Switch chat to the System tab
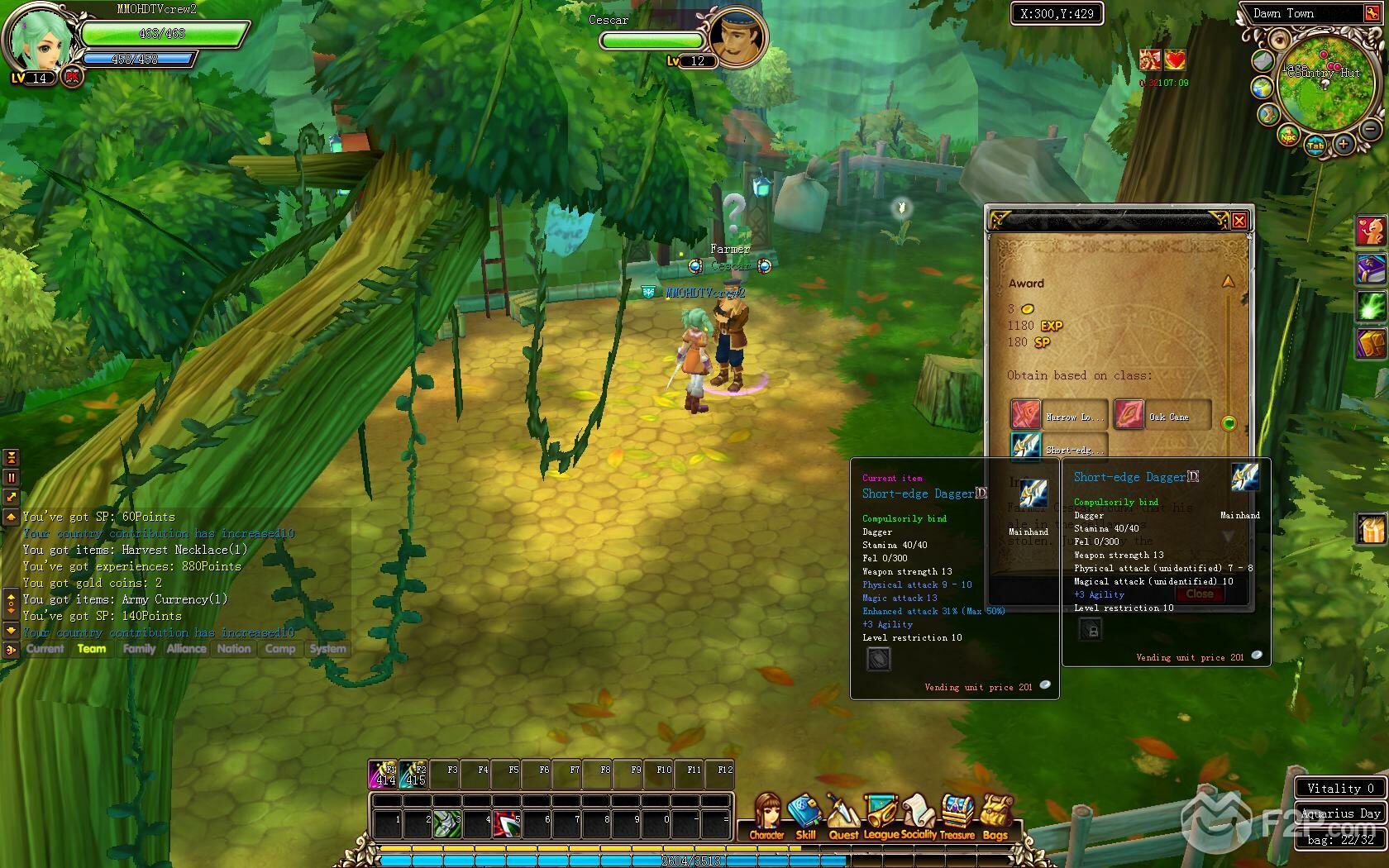 coord(328,649)
